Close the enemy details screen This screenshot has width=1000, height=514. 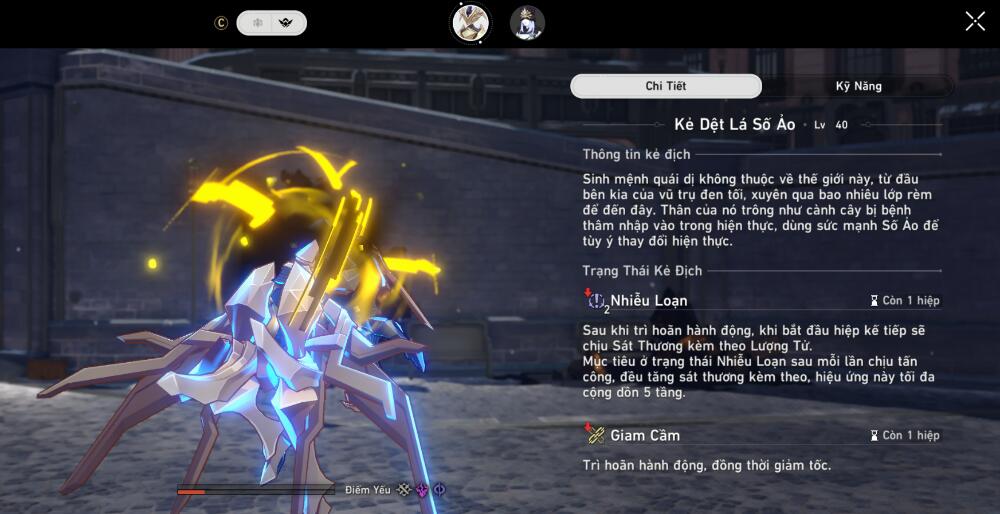pos(975,22)
